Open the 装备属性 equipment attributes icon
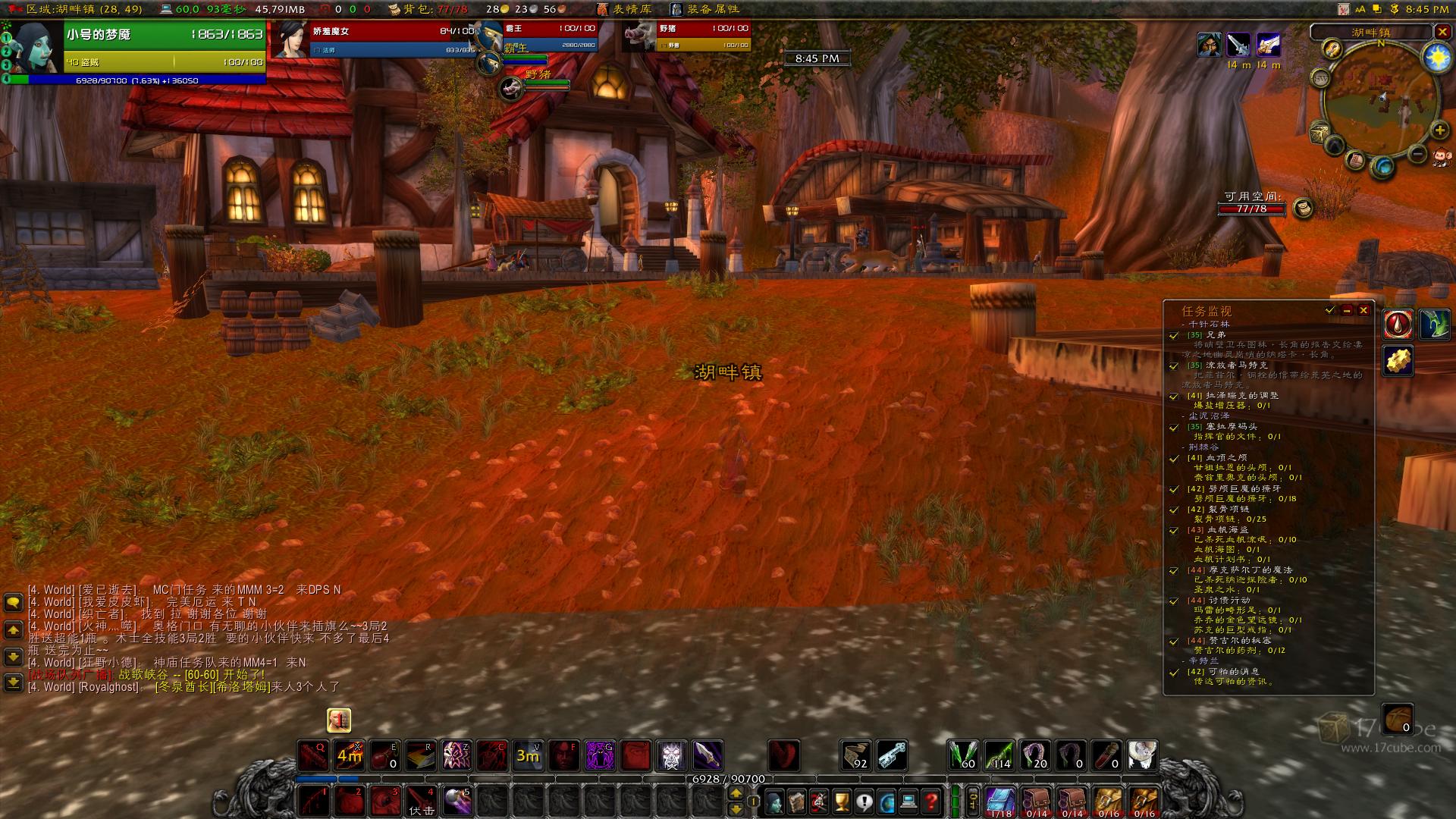Screen dimensions: 1456x819 [676, 10]
